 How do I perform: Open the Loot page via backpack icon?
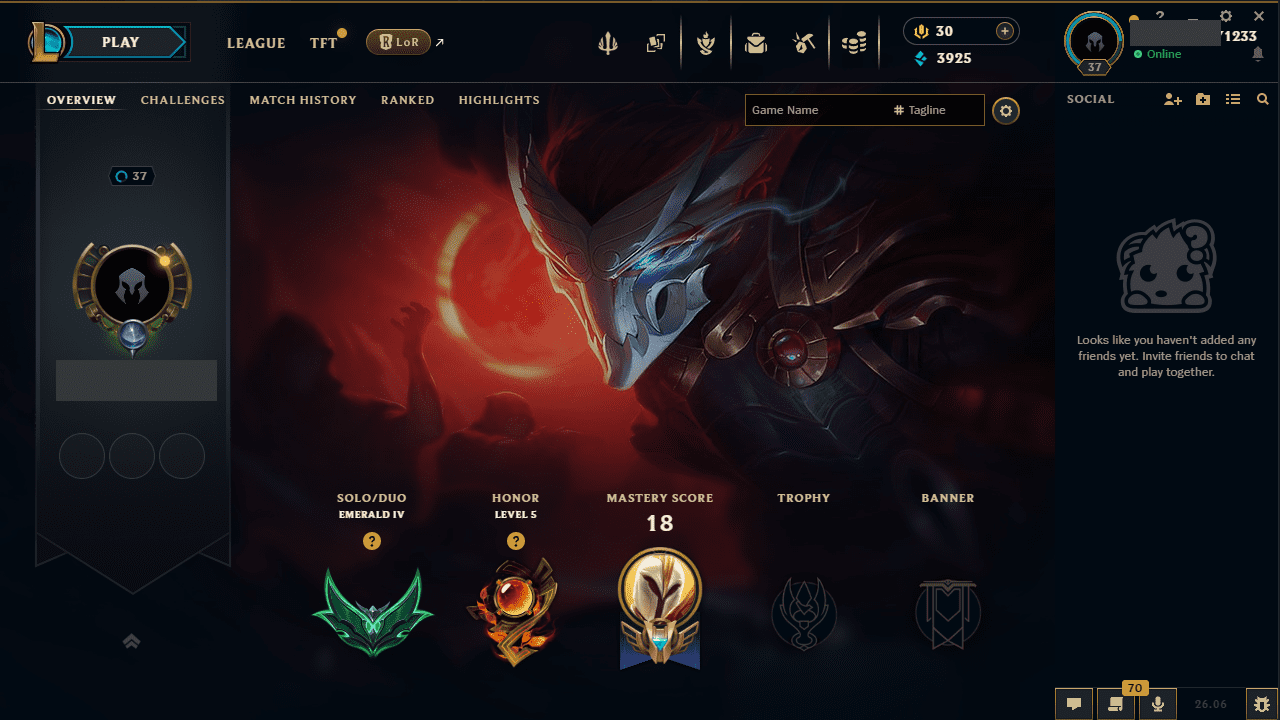pos(756,43)
